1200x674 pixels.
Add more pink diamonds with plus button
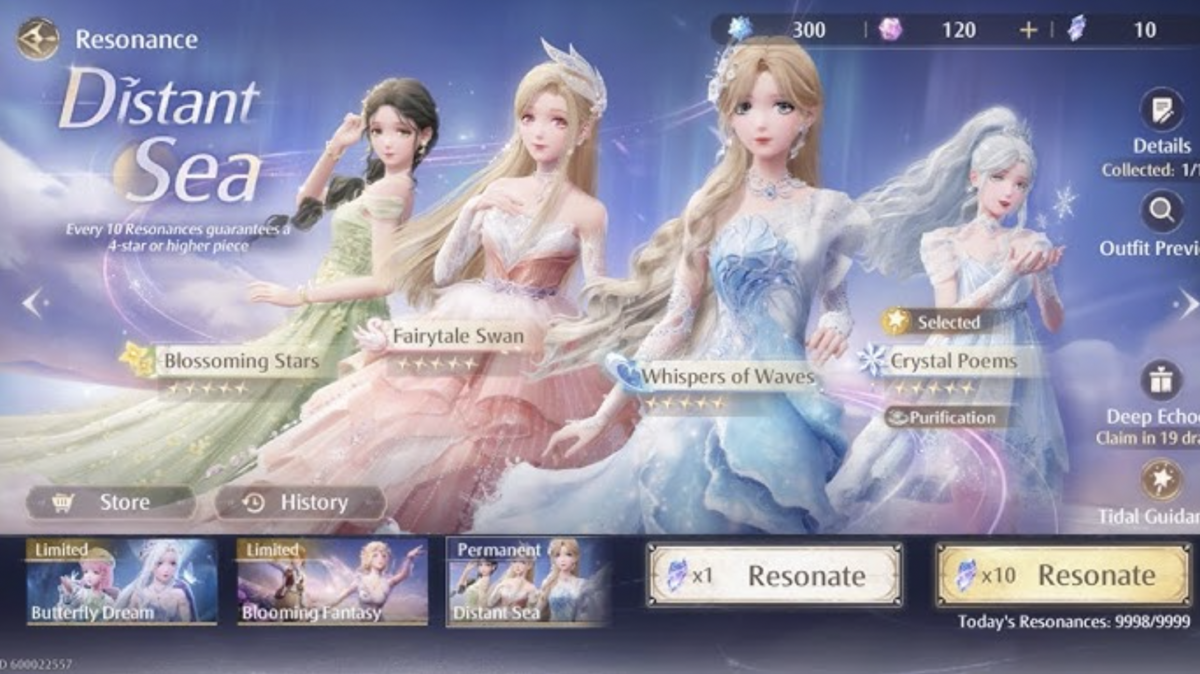1028,30
